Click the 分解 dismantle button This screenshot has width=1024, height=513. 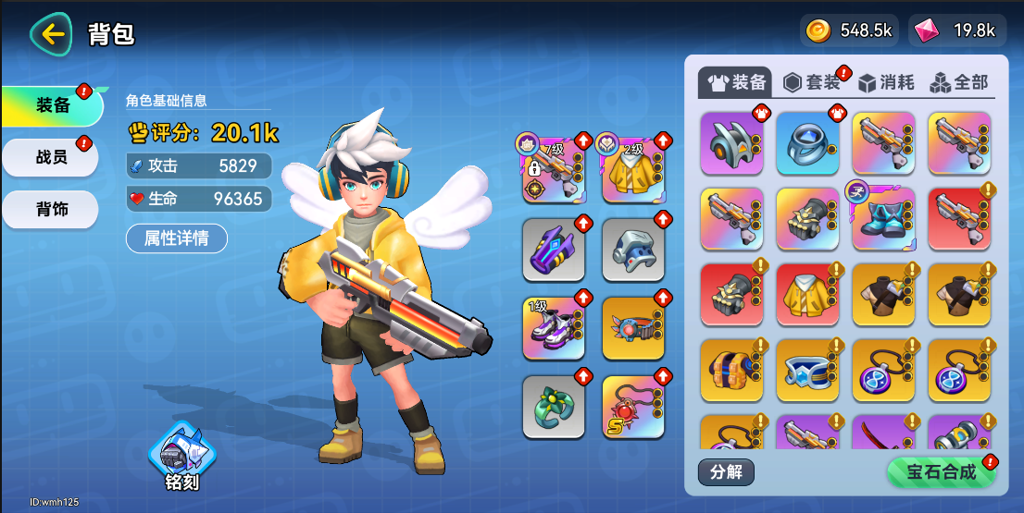[x=726, y=472]
